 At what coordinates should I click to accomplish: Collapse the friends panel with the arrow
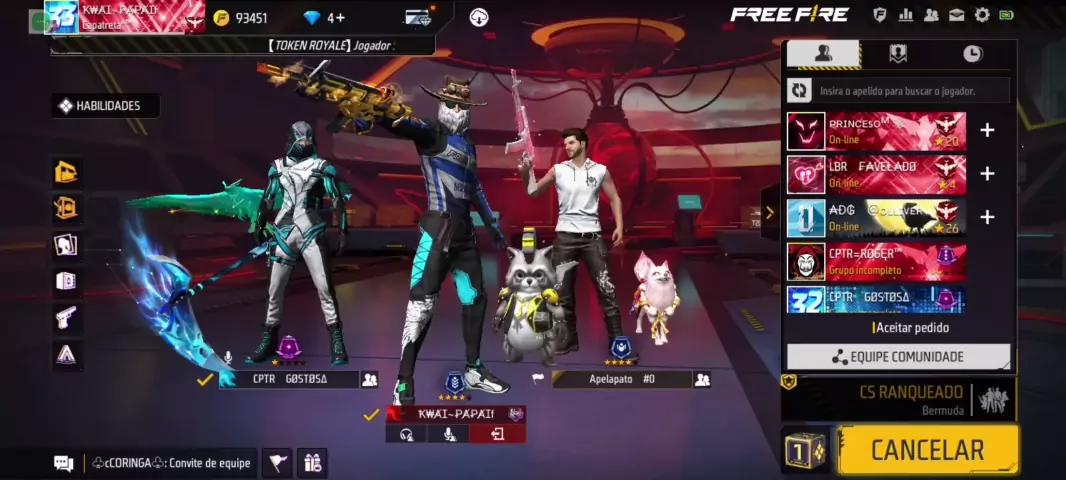click(769, 212)
